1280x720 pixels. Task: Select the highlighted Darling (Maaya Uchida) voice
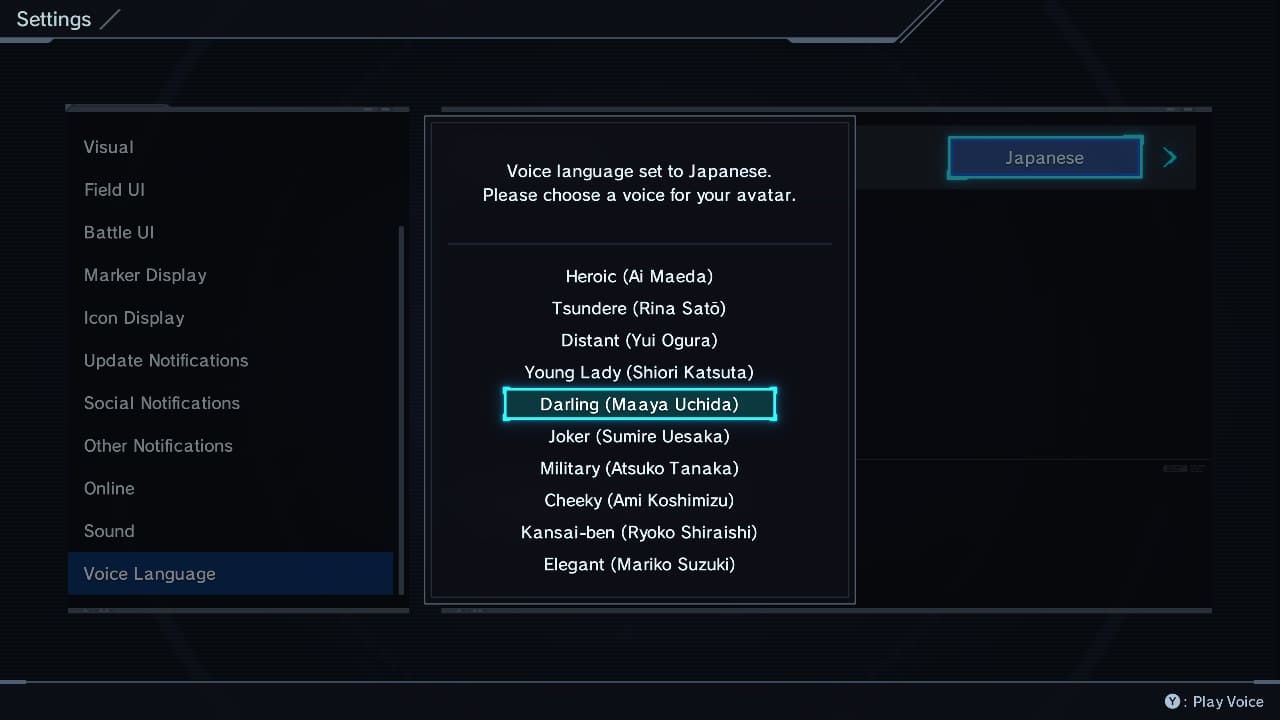[x=639, y=404]
